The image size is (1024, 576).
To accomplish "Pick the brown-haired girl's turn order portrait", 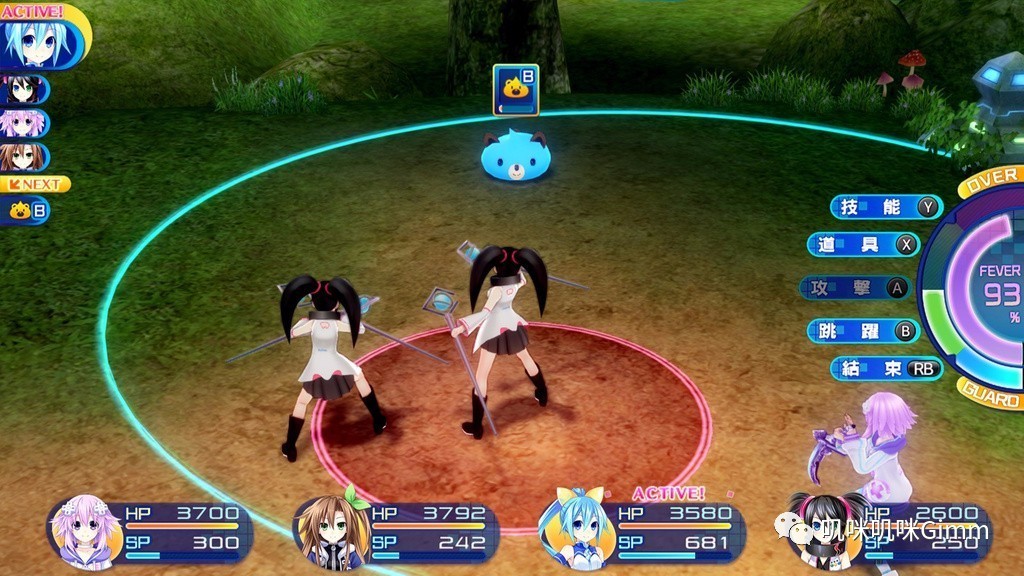I will pos(24,157).
